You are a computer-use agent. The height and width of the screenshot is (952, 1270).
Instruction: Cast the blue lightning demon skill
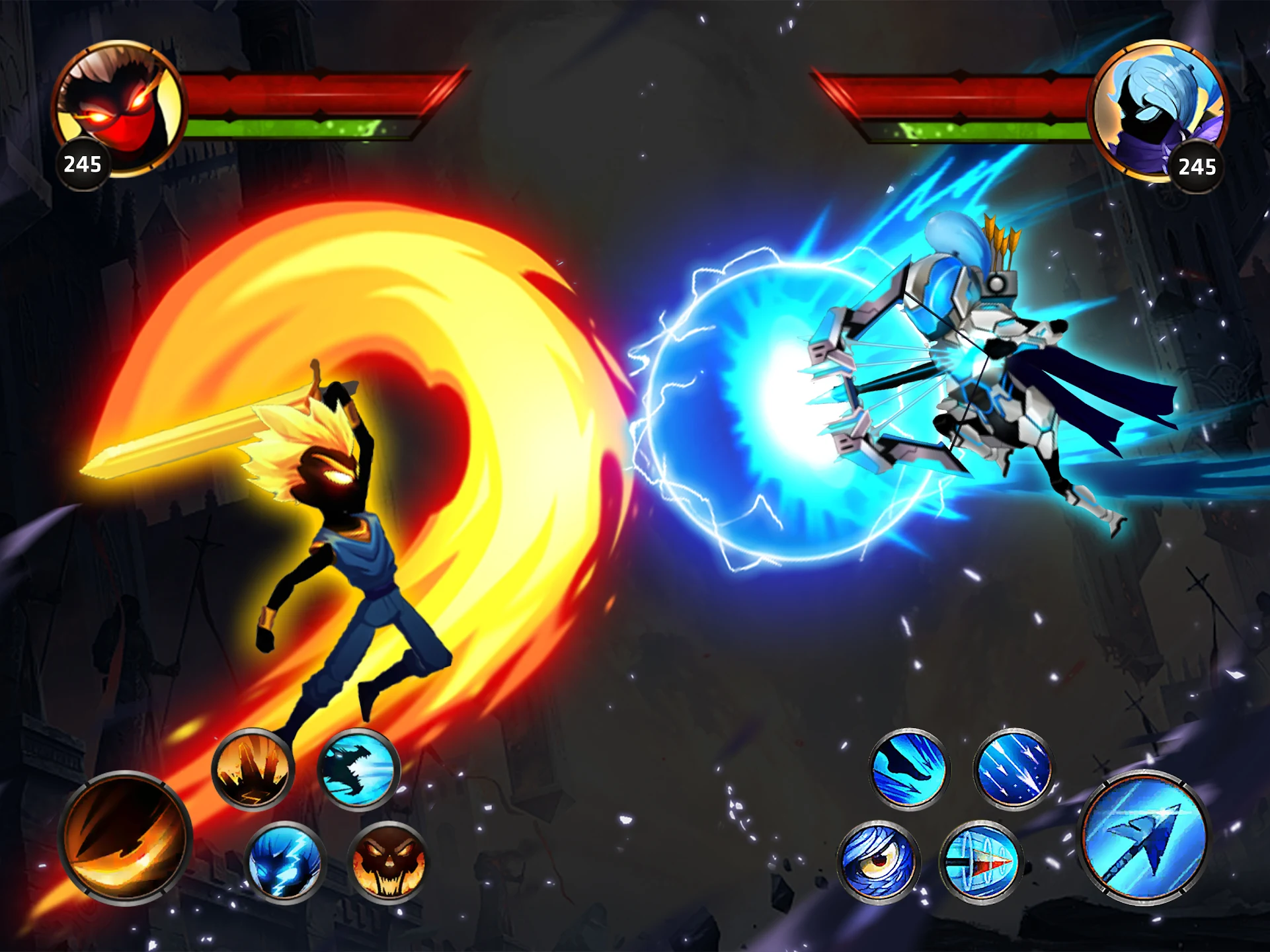(285, 861)
